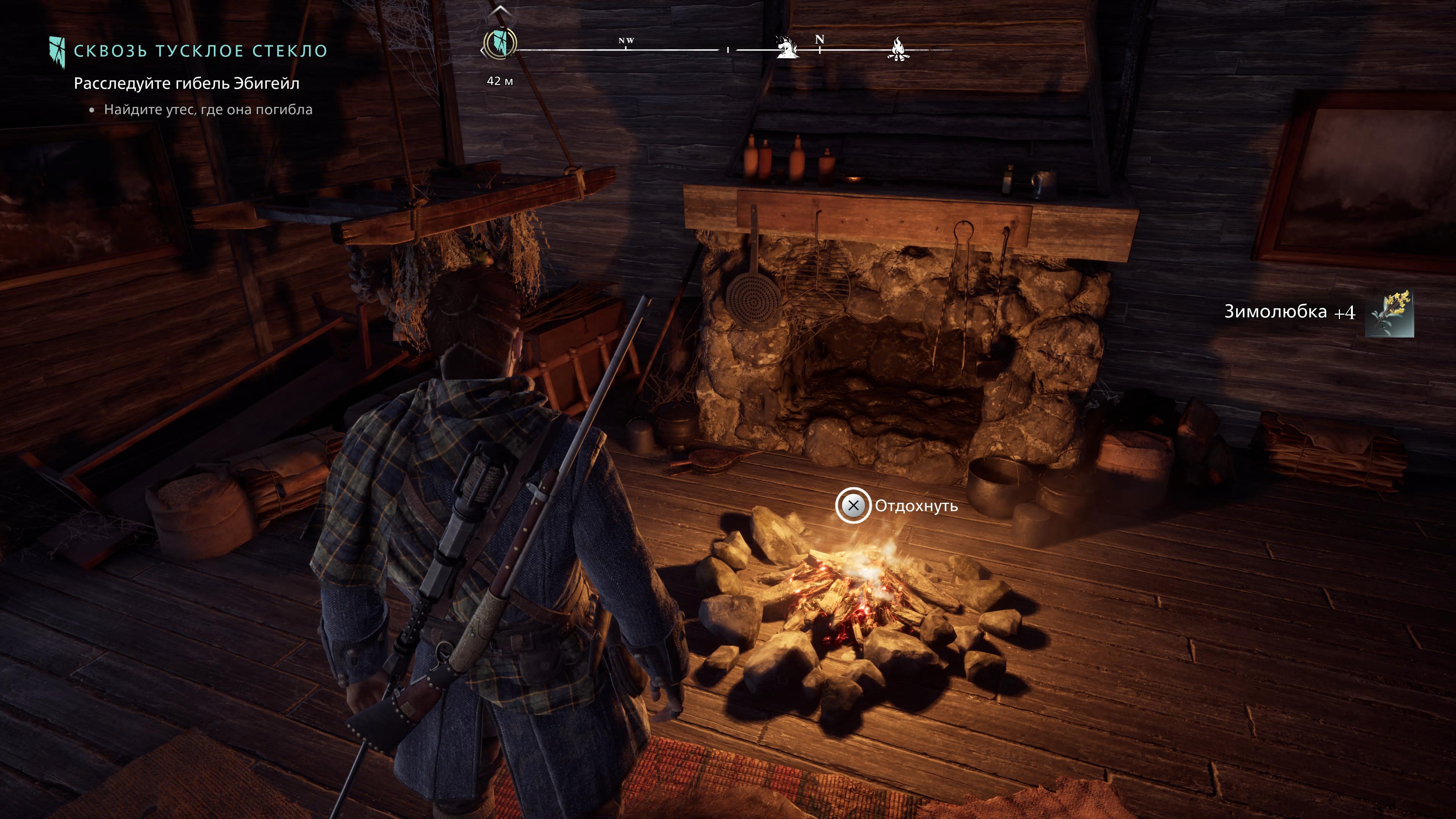1456x819 pixels.
Task: Click the tracked quest marker on the compass
Action: (500, 44)
